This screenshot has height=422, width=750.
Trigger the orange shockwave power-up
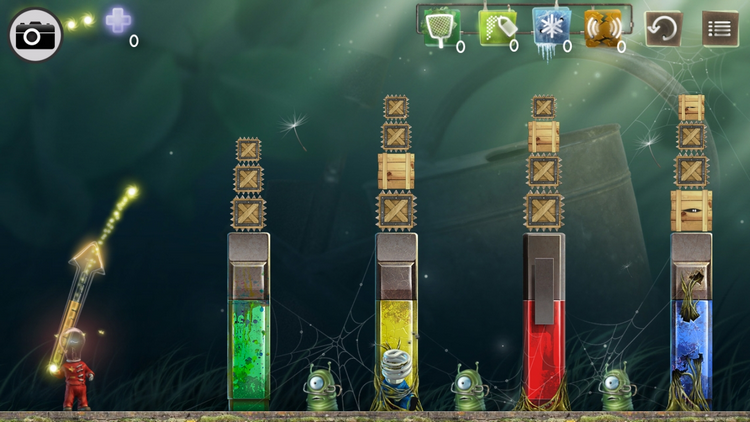[x=602, y=25]
